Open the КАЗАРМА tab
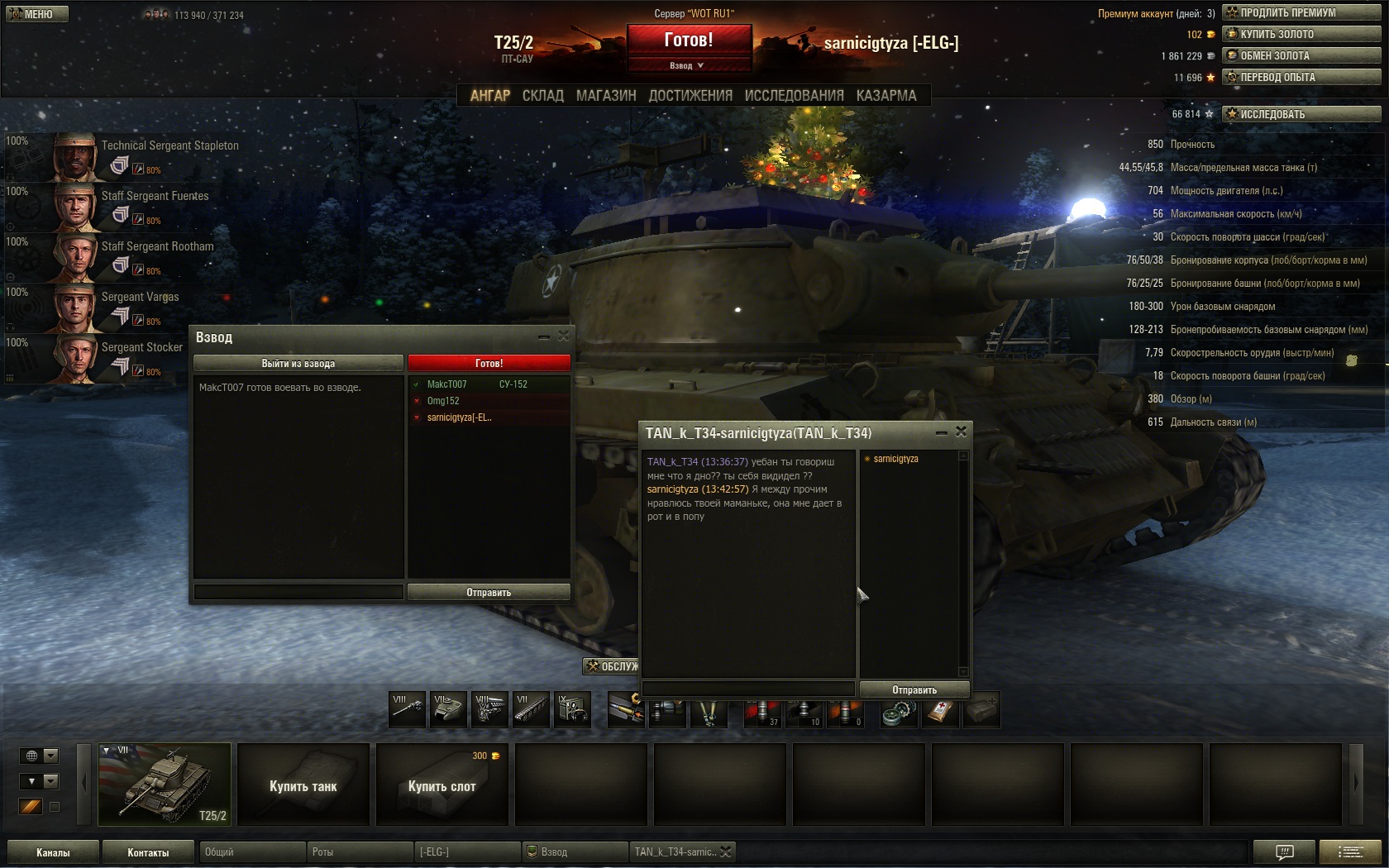 pyautogui.click(x=886, y=96)
